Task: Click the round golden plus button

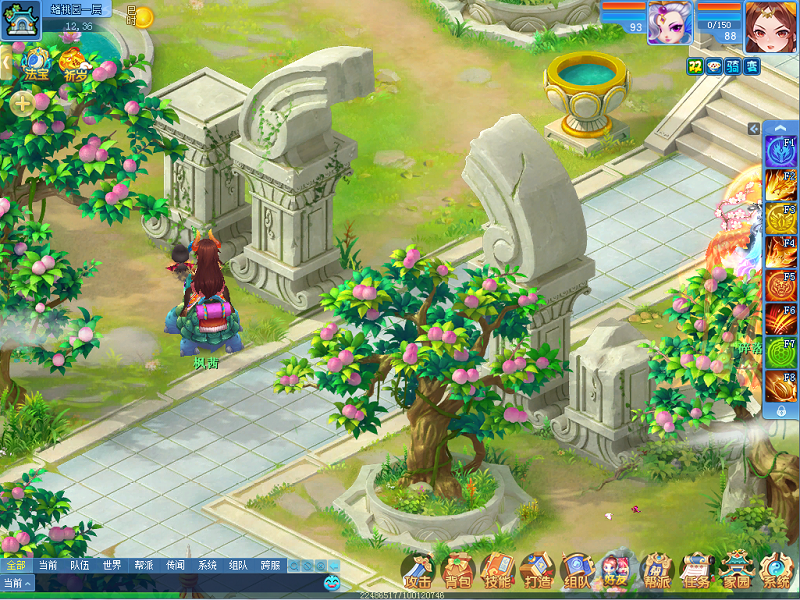Action: coord(22,102)
